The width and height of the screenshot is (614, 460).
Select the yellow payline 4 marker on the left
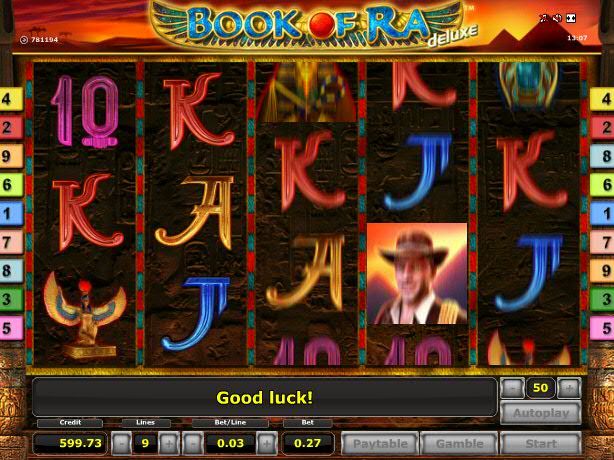pos(11,98)
